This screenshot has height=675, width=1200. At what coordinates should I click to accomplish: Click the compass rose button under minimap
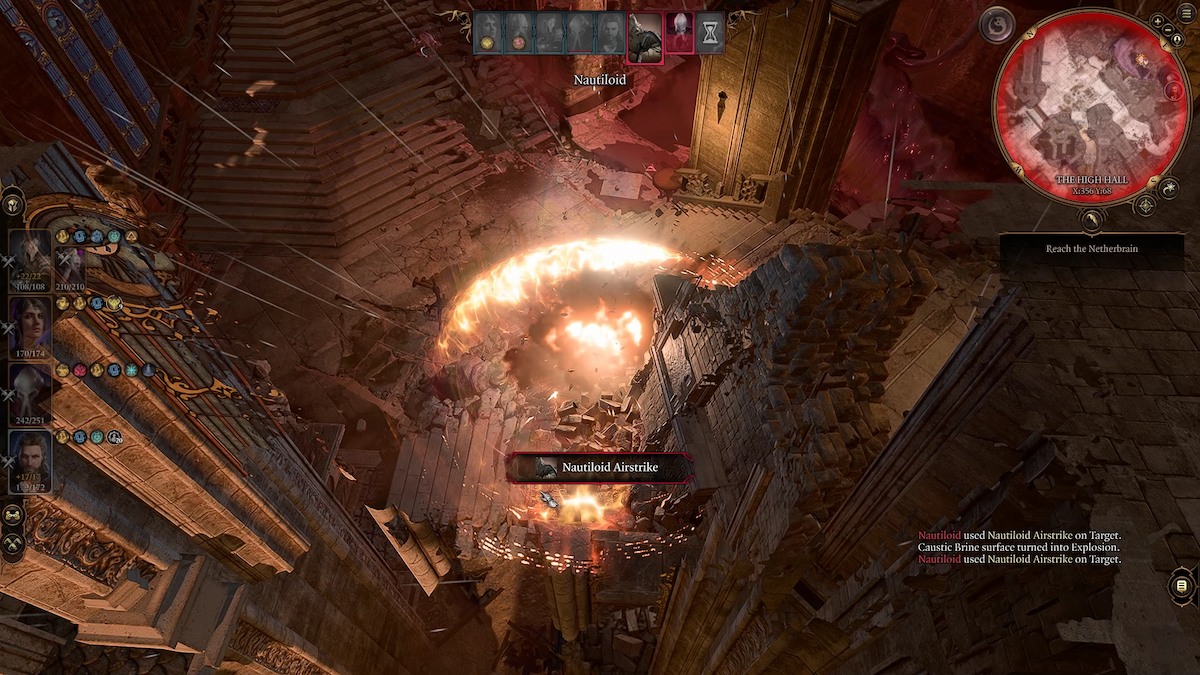pos(1146,206)
